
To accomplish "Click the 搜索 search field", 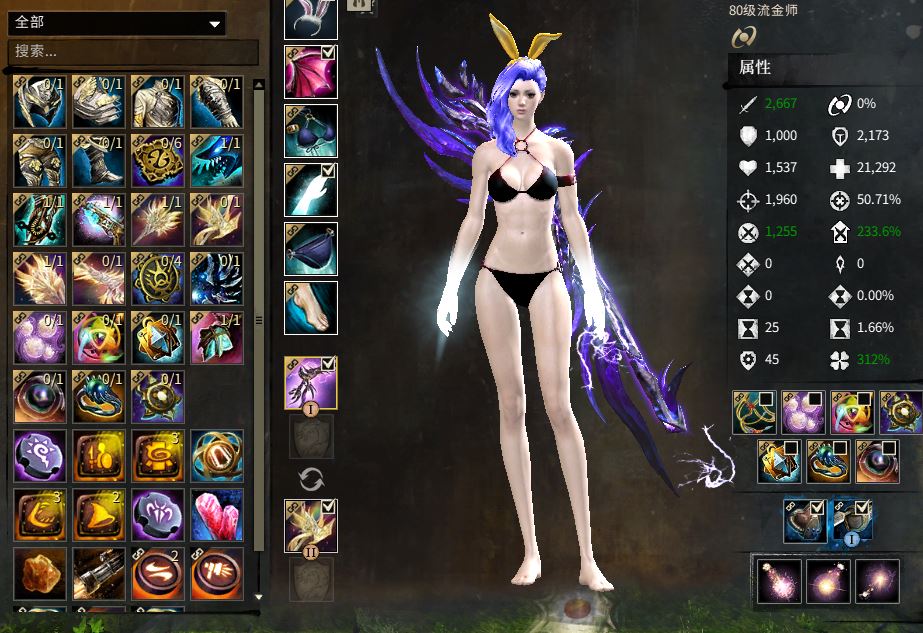I will point(133,51).
